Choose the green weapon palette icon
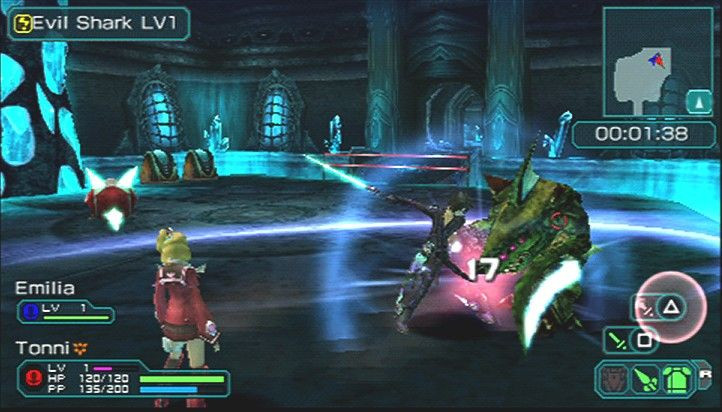Viewport: 722px width, 412px height. click(x=645, y=380)
